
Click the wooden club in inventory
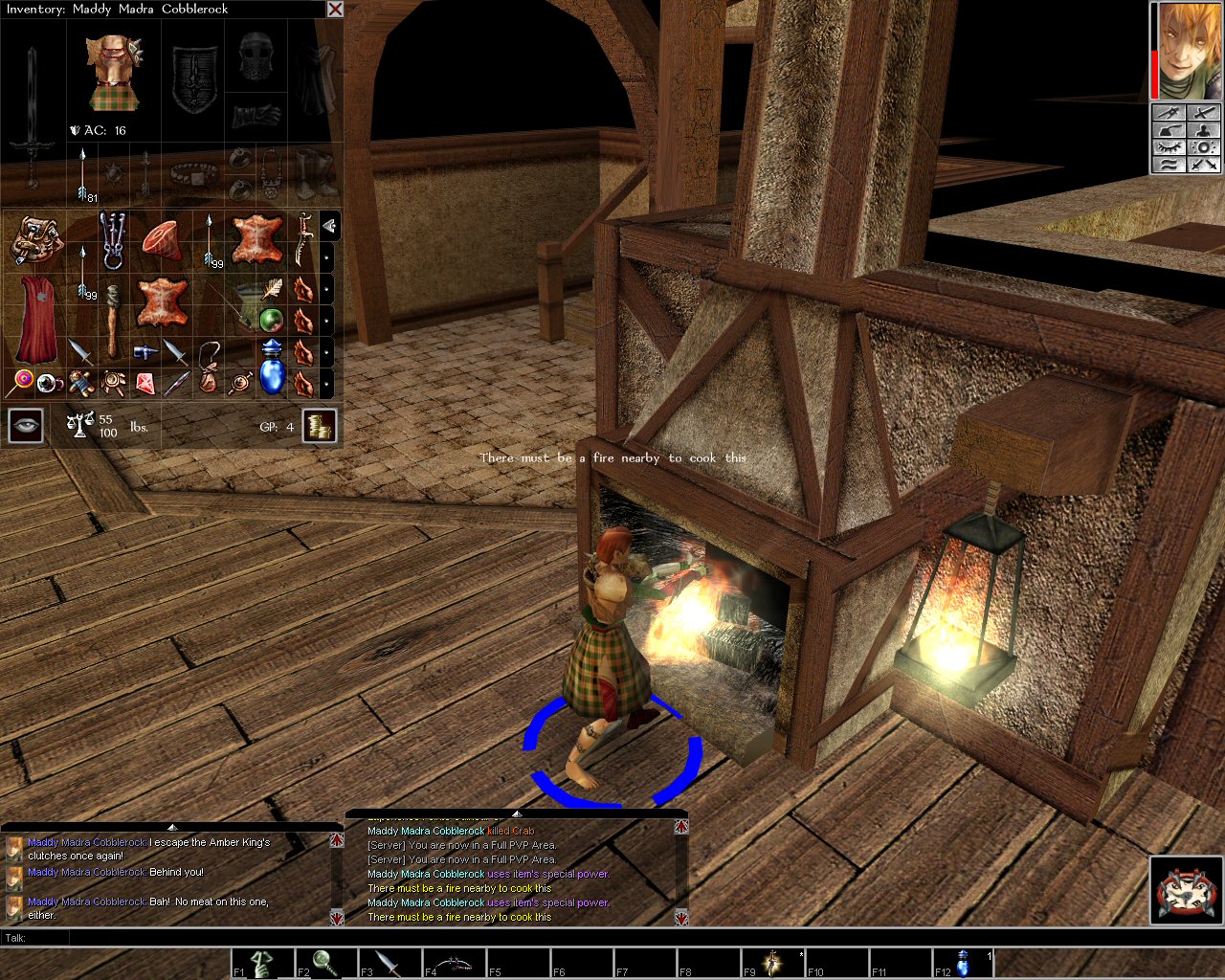[x=113, y=320]
